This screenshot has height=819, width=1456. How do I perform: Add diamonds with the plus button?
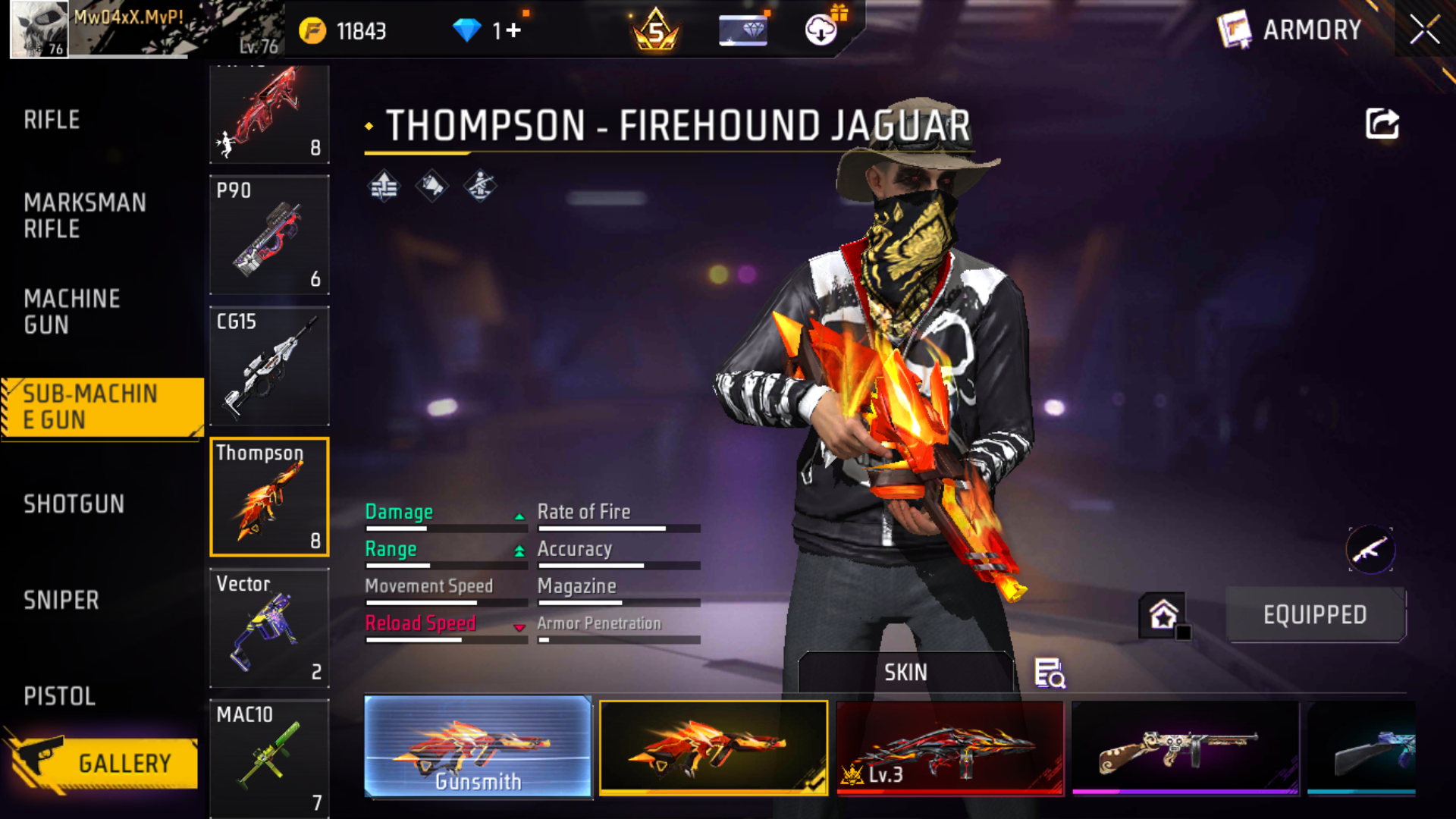coord(513,30)
